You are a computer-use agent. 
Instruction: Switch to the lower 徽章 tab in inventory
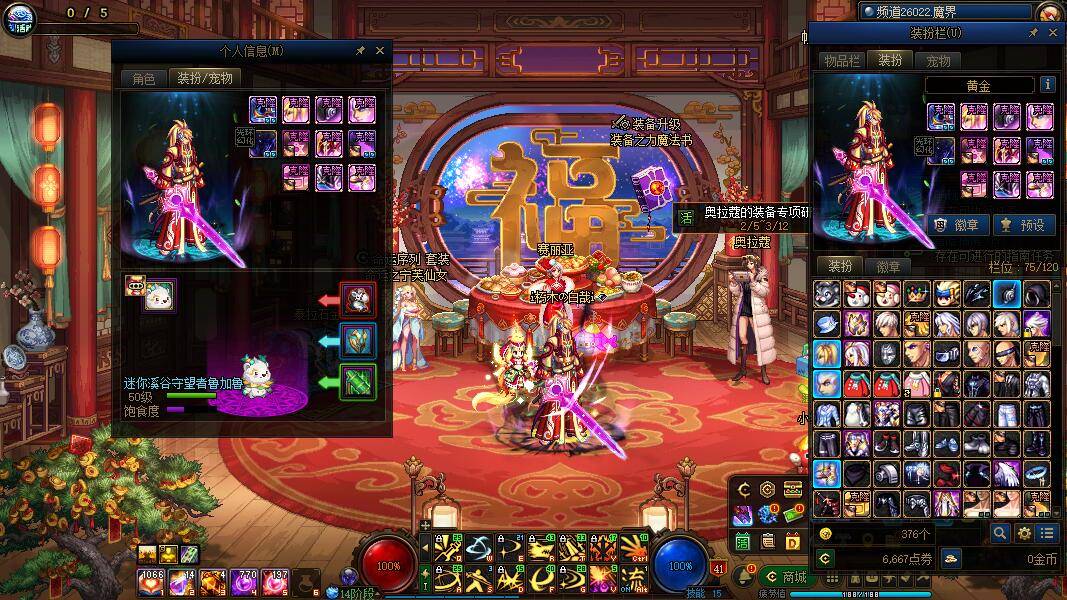[888, 267]
